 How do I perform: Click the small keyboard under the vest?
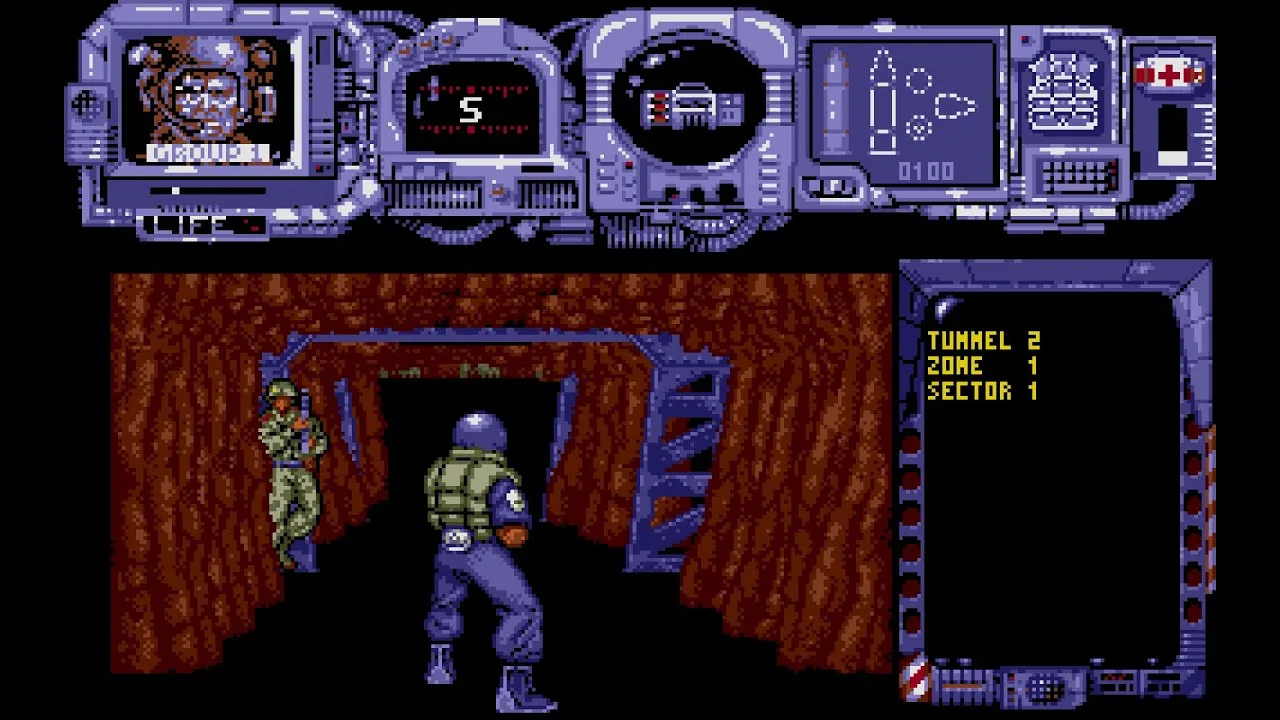[x=1079, y=176]
